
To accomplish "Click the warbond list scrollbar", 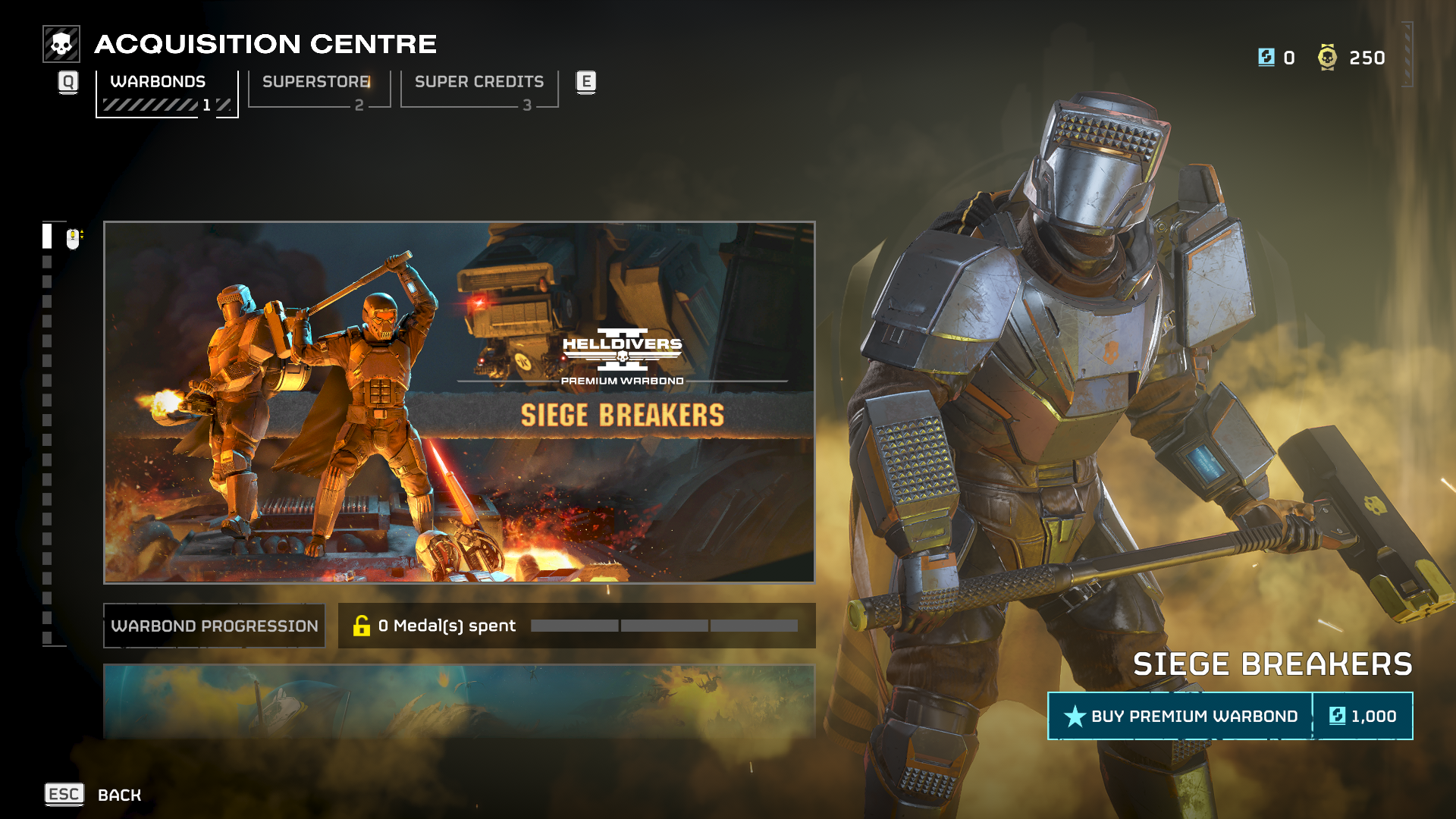I will tap(47, 434).
